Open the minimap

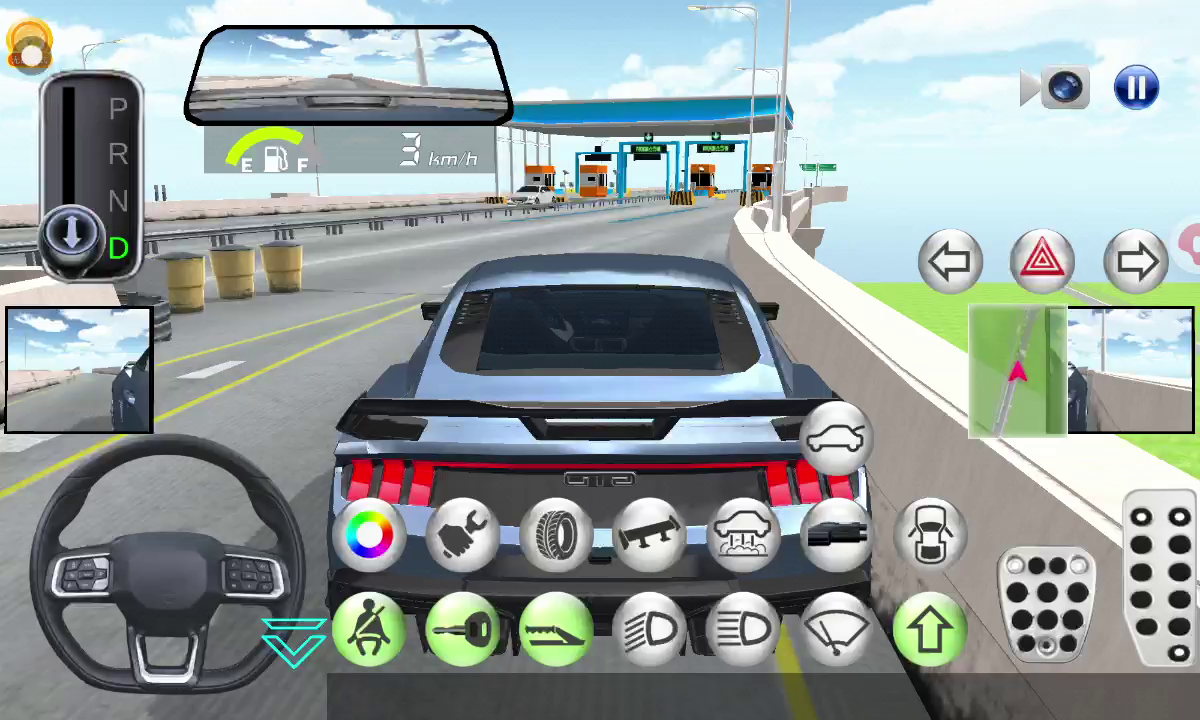click(x=1017, y=371)
